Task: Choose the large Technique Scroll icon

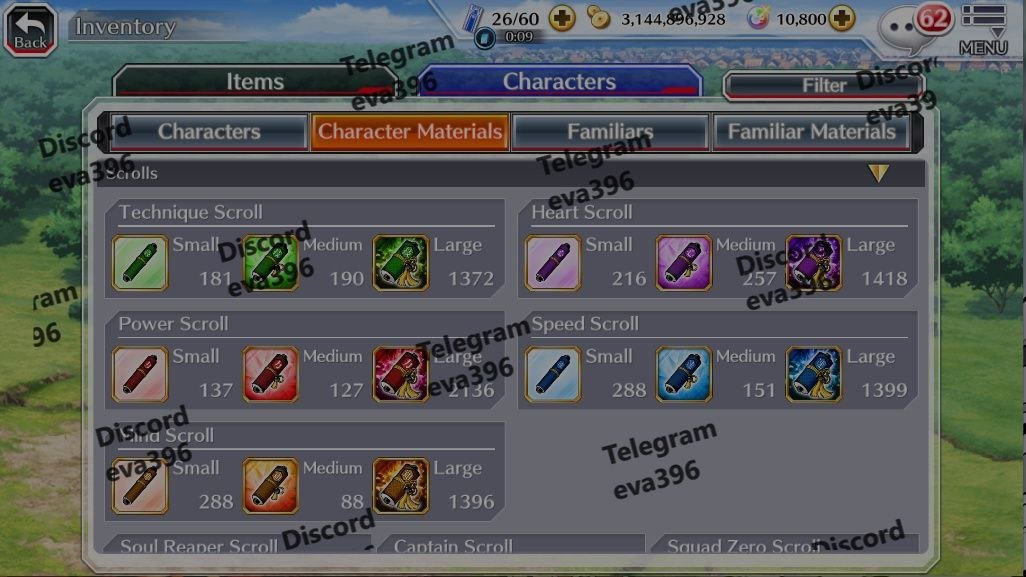Action: click(400, 263)
